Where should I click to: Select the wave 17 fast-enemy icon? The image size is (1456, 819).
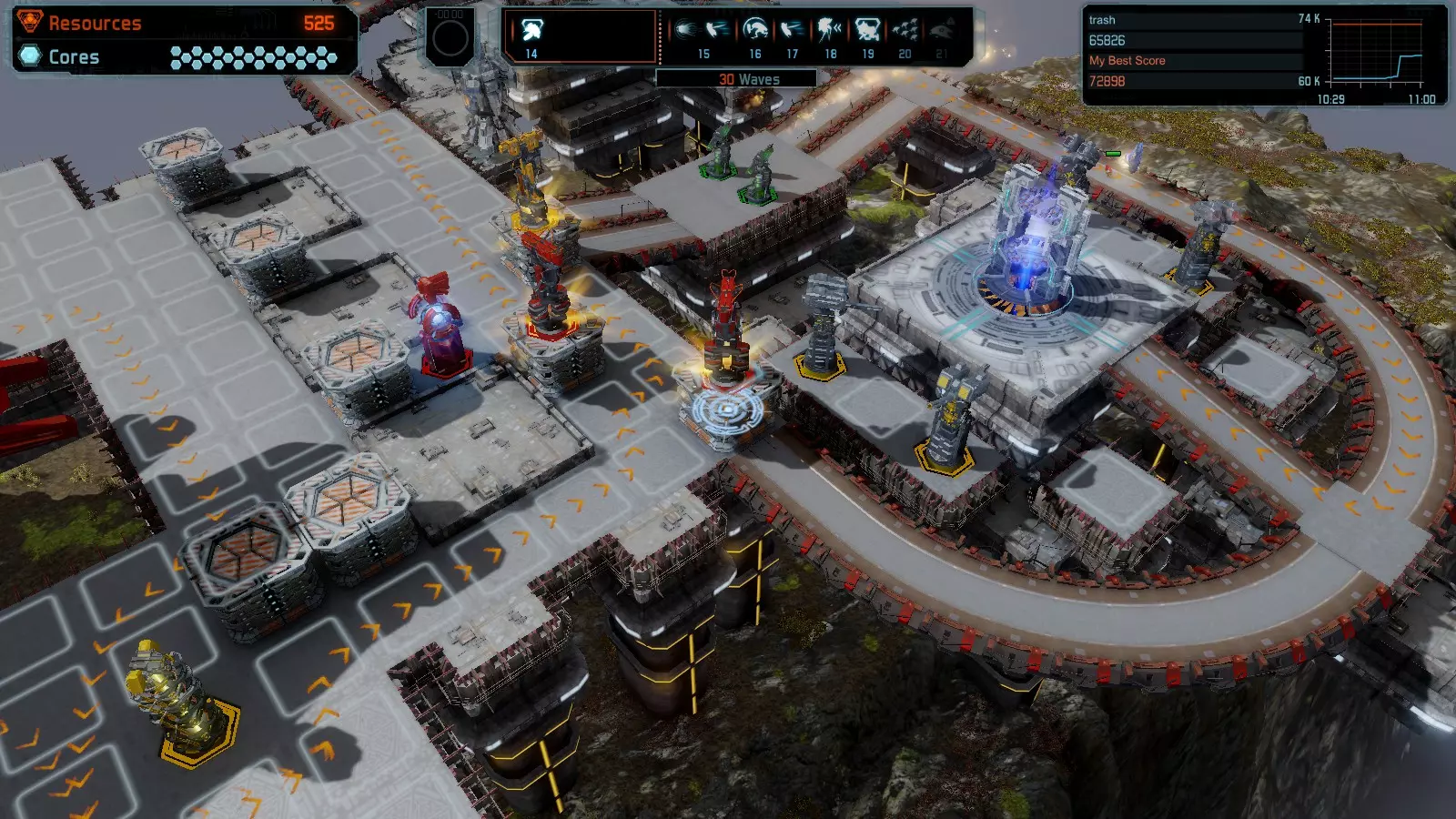click(793, 30)
